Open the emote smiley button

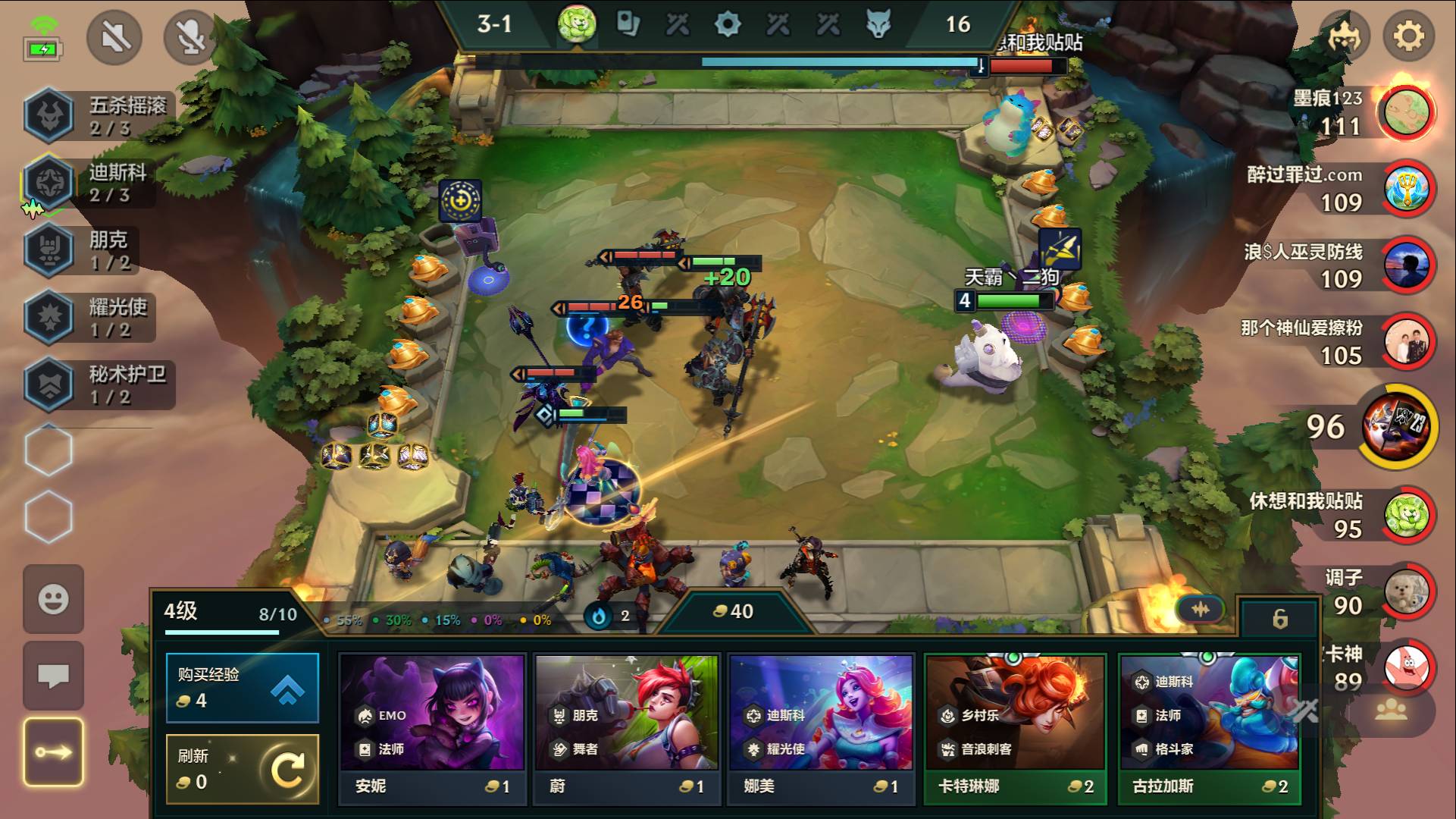tap(53, 599)
